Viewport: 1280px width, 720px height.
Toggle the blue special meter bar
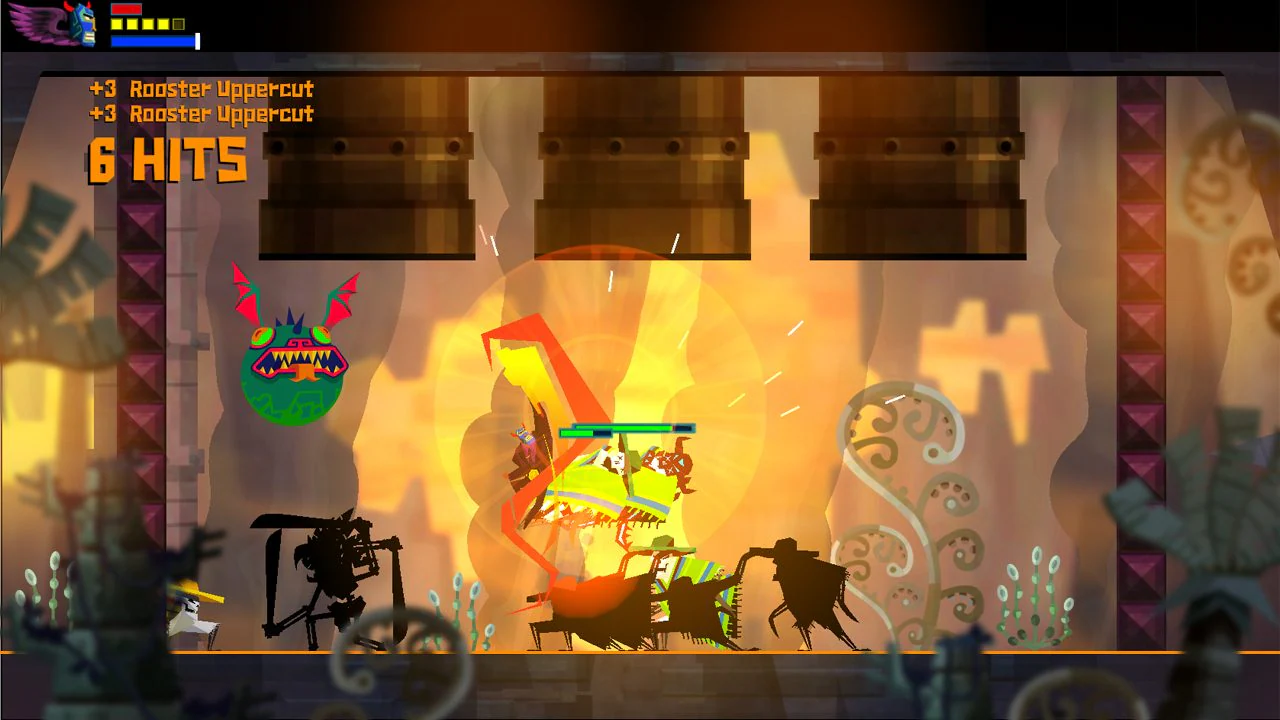tap(152, 41)
